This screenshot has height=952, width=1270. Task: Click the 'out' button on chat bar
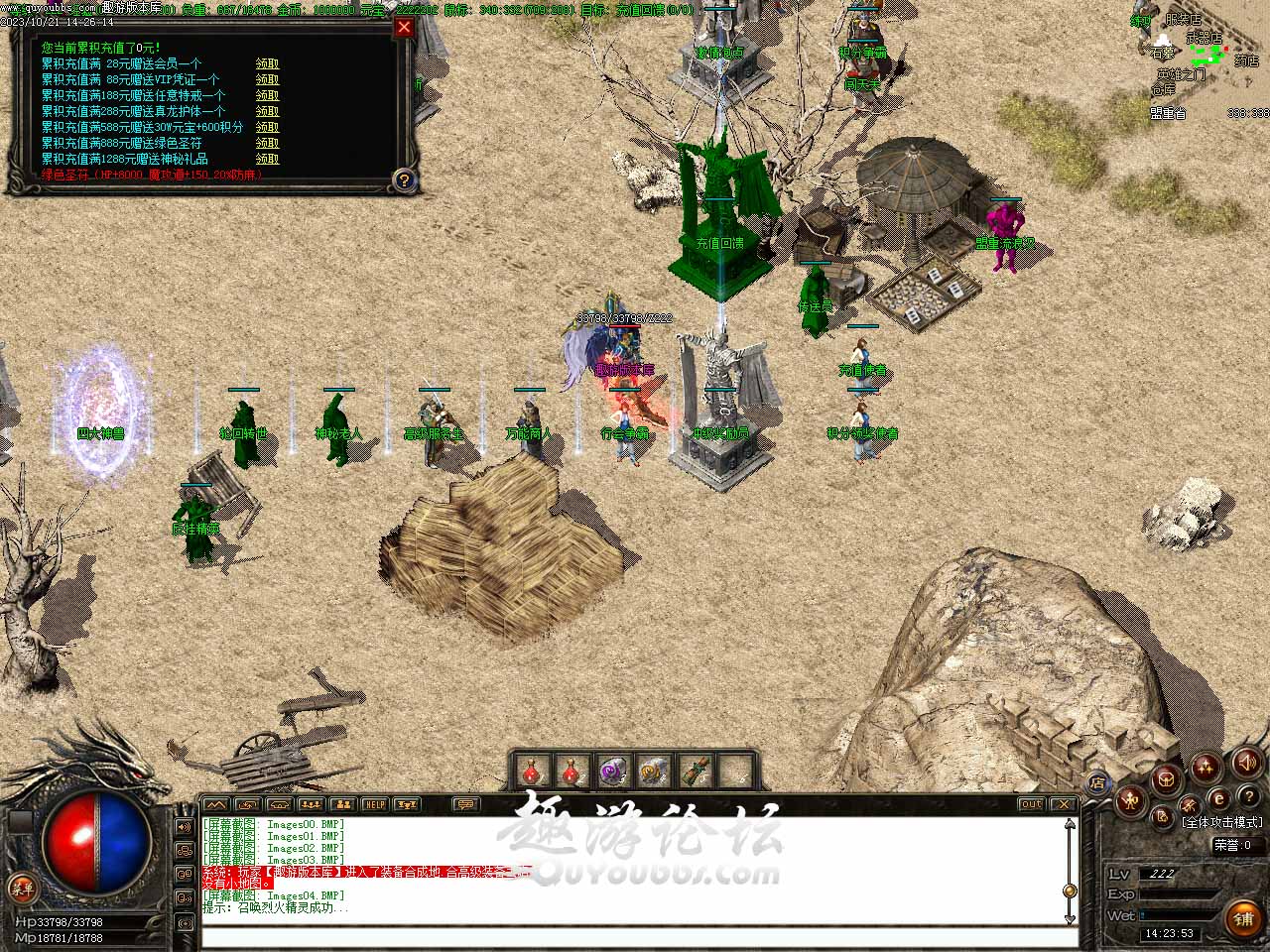tap(1032, 804)
